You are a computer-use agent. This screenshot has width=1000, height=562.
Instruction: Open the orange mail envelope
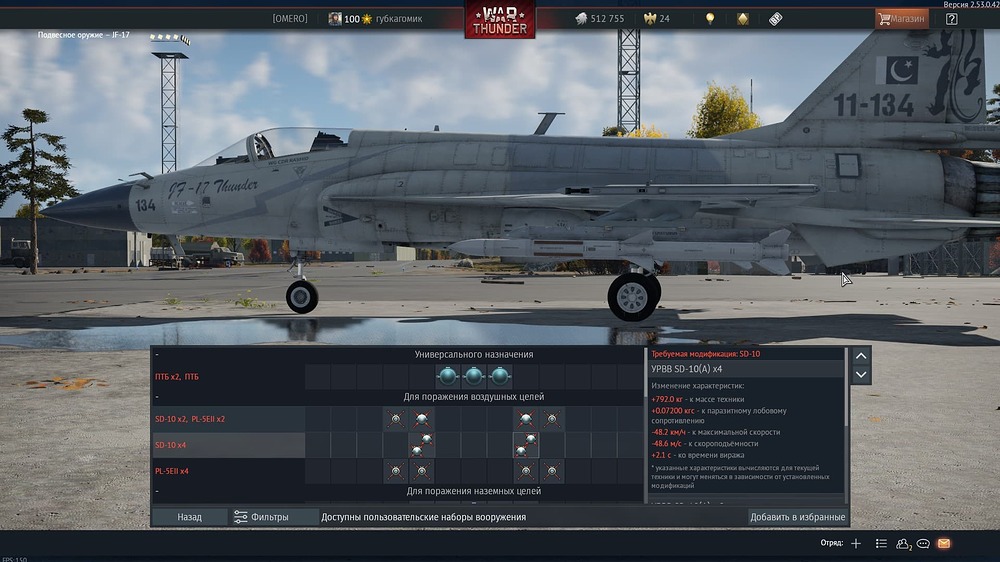(x=944, y=543)
